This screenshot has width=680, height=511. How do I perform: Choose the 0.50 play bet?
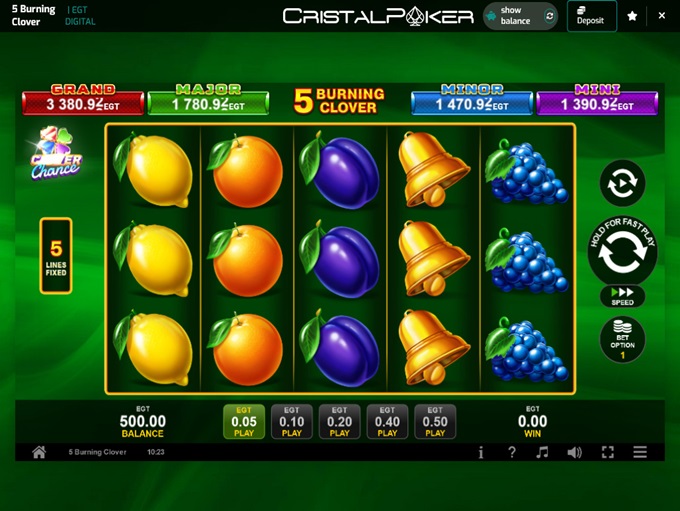(435, 422)
